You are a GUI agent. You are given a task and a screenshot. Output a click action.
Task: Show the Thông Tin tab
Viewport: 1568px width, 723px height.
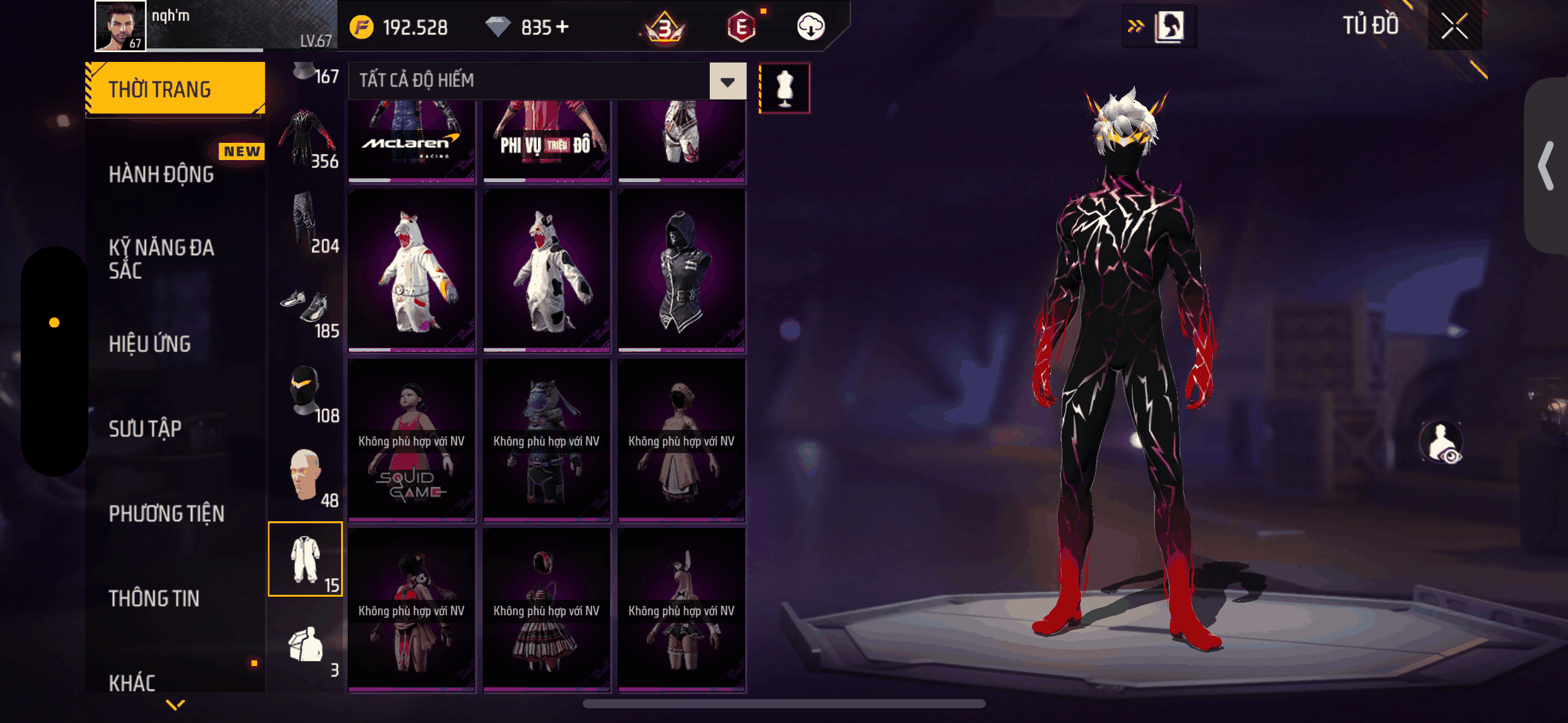point(154,599)
